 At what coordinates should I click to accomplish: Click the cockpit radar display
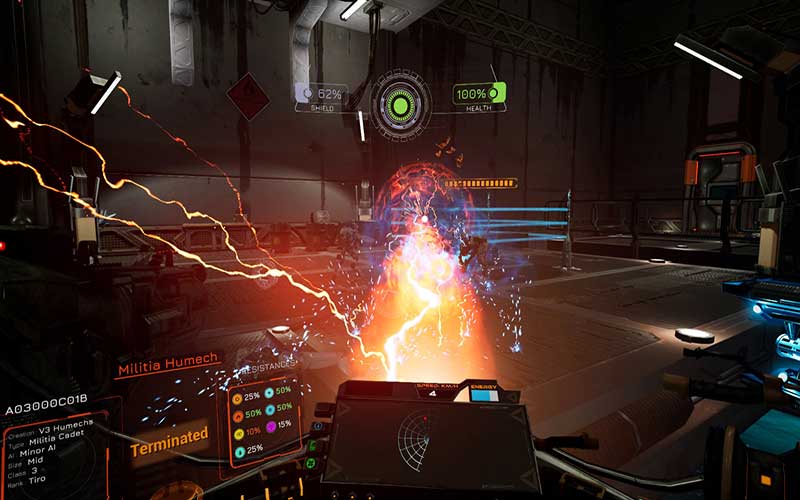pyautogui.click(x=423, y=441)
